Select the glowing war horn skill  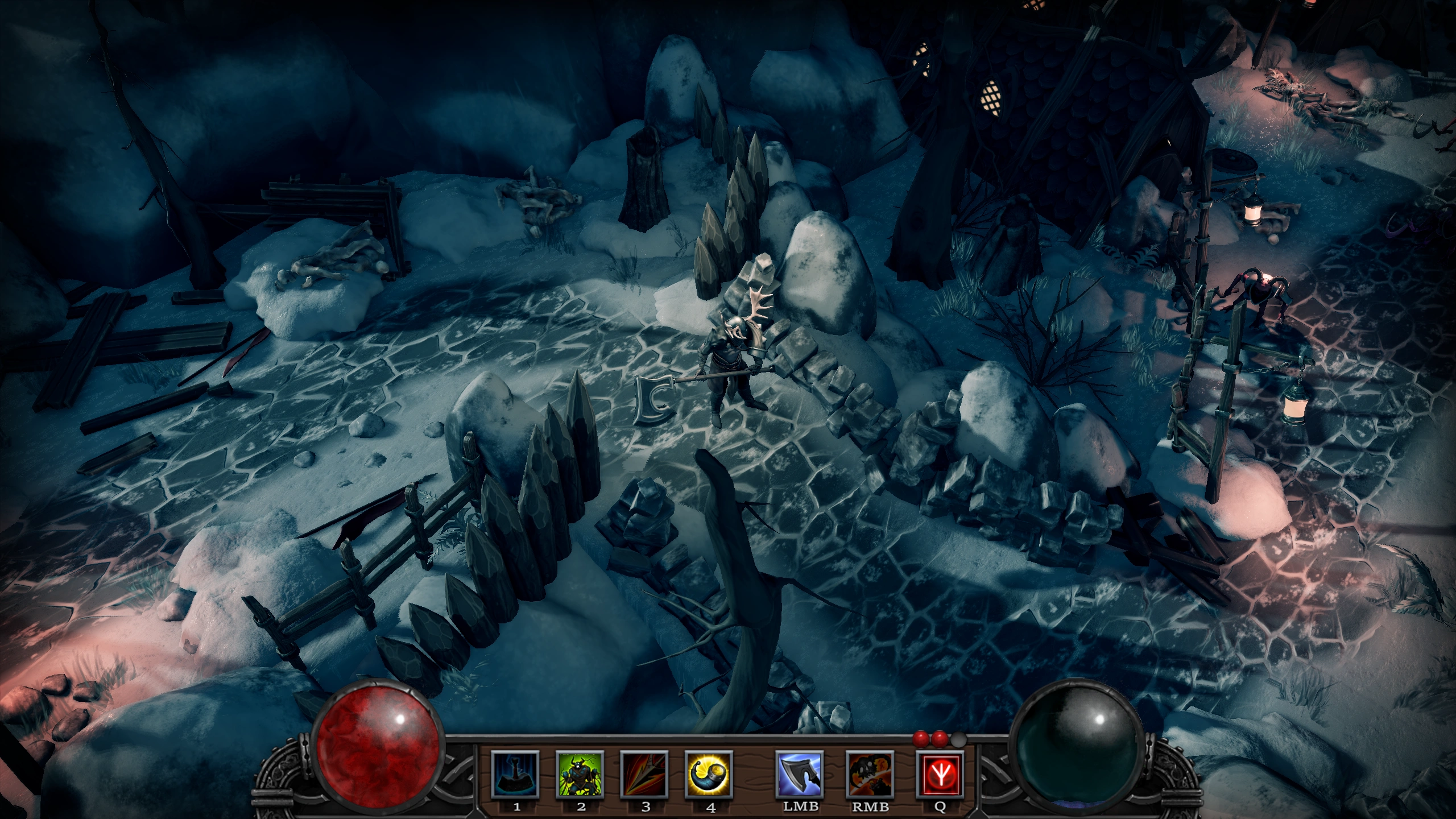click(709, 774)
